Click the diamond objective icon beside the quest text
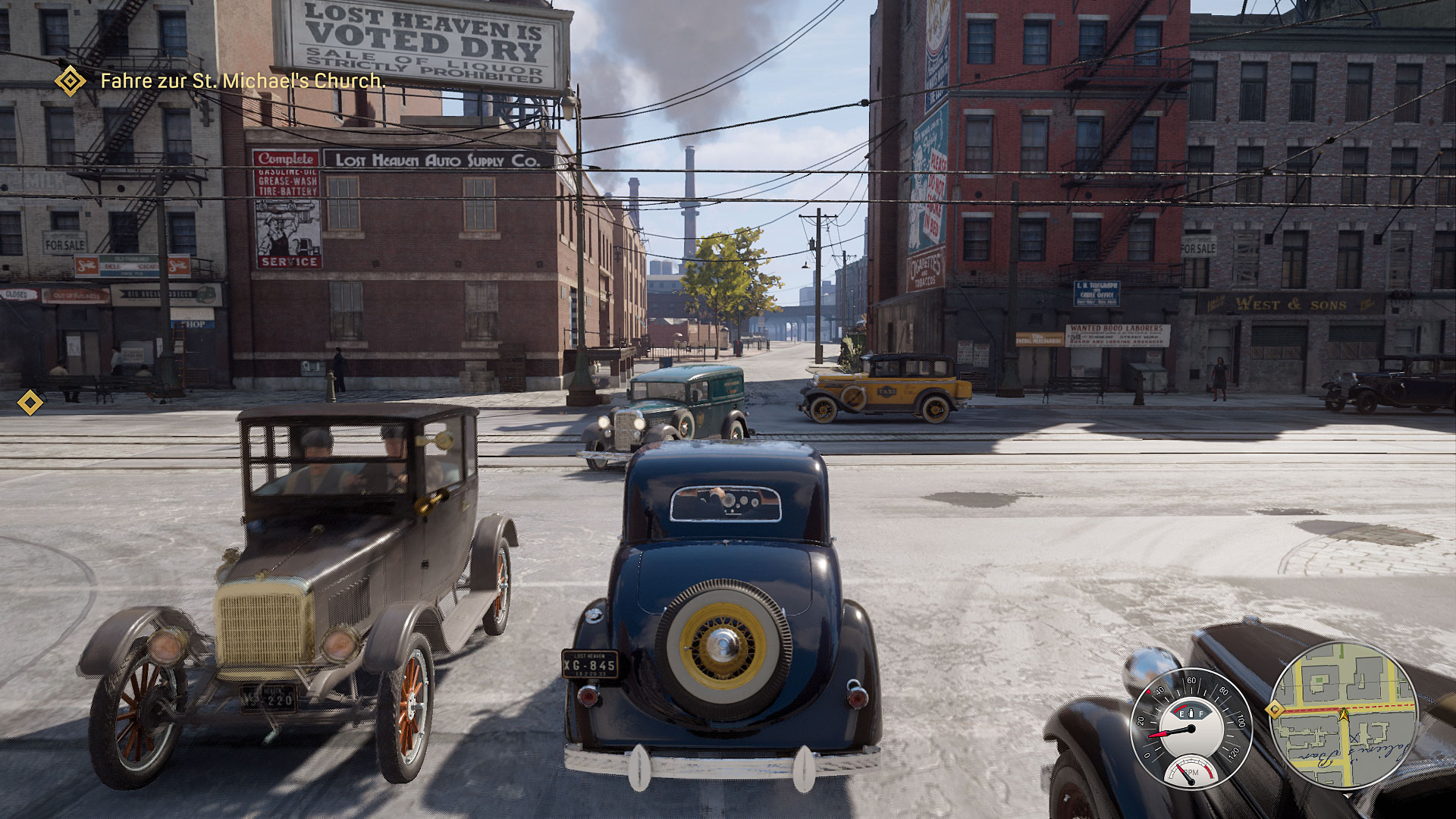The image size is (1456, 819). coord(71,80)
